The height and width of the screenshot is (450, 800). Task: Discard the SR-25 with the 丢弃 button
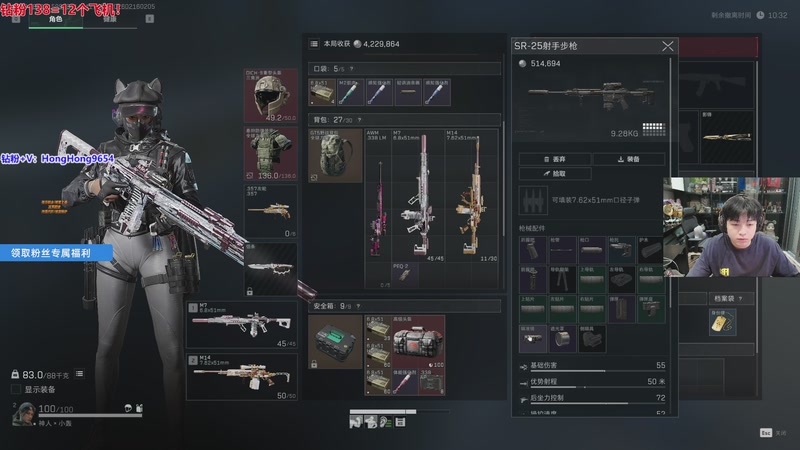click(553, 159)
